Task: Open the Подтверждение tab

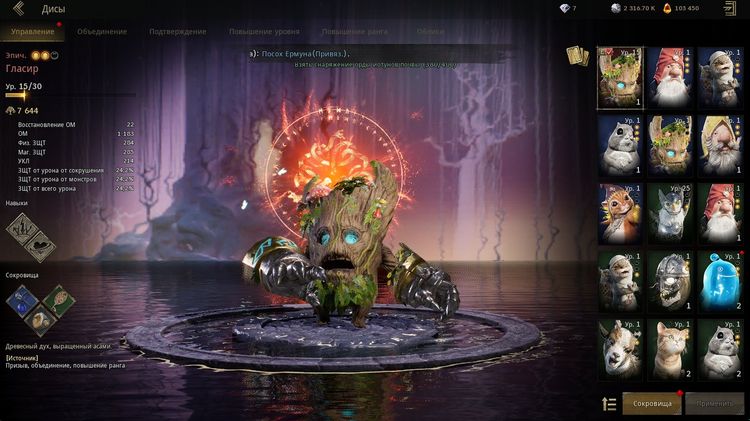Action: (177, 31)
